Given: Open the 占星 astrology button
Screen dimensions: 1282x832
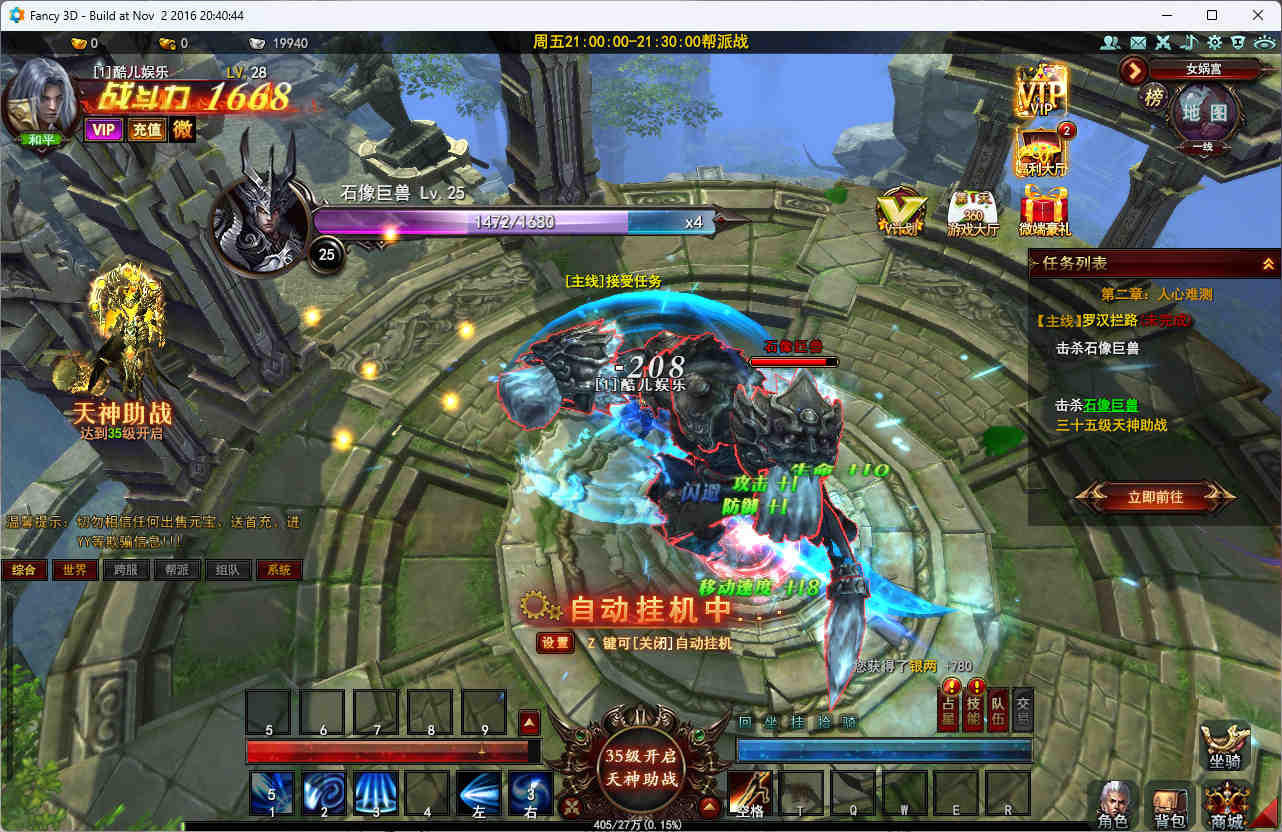Looking at the screenshot, I should (949, 708).
